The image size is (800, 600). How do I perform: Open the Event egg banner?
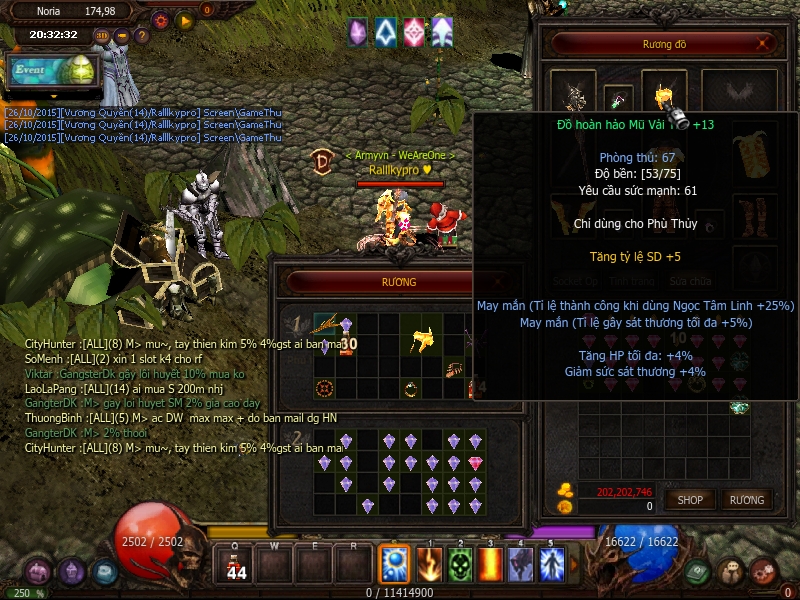[52, 71]
